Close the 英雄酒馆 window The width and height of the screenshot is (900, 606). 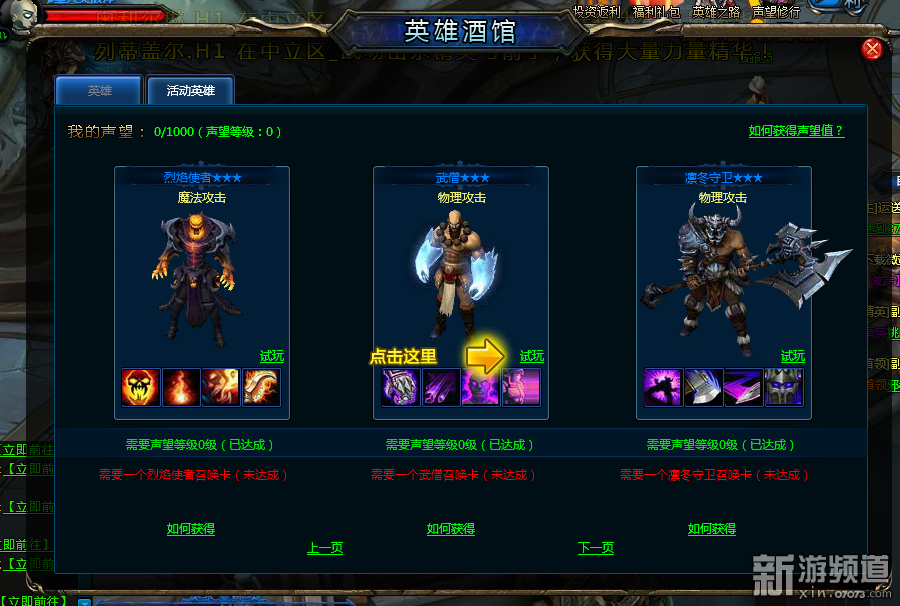pos(872,48)
